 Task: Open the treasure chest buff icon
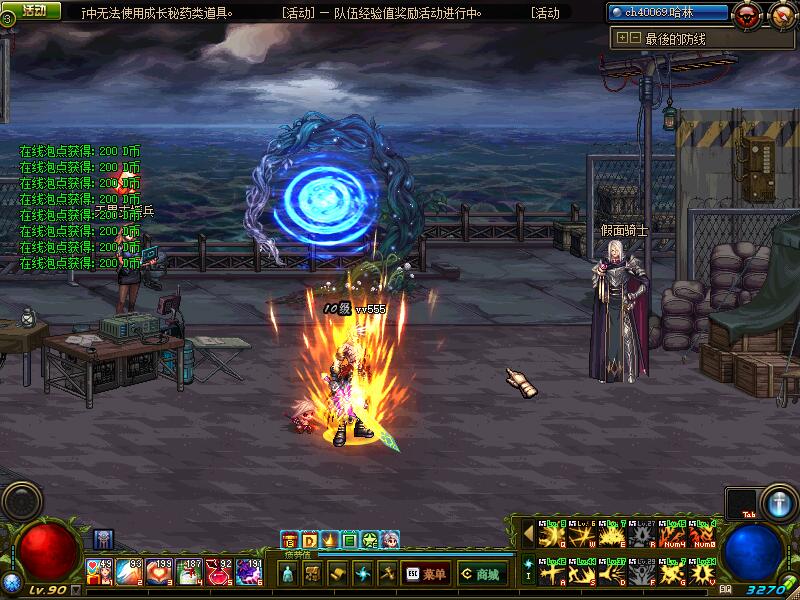pyautogui.click(x=289, y=540)
